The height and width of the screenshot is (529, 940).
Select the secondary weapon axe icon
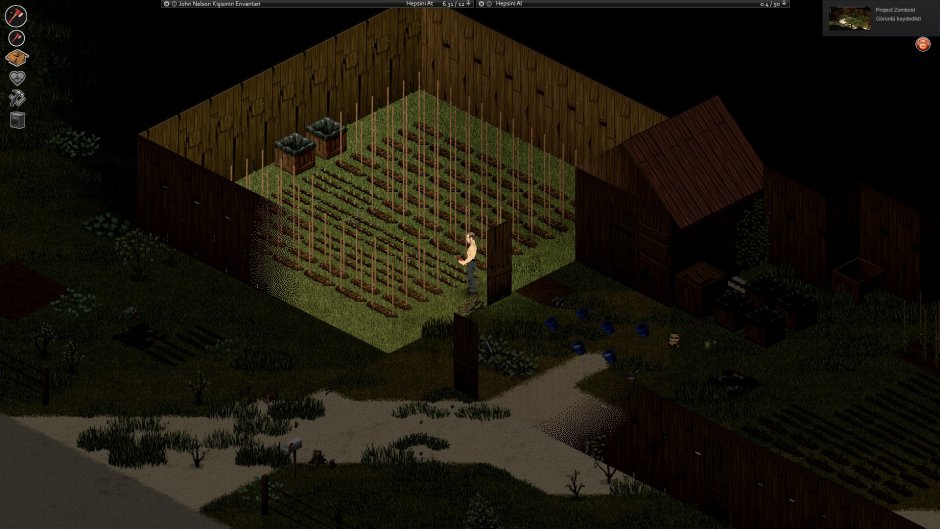point(16,38)
